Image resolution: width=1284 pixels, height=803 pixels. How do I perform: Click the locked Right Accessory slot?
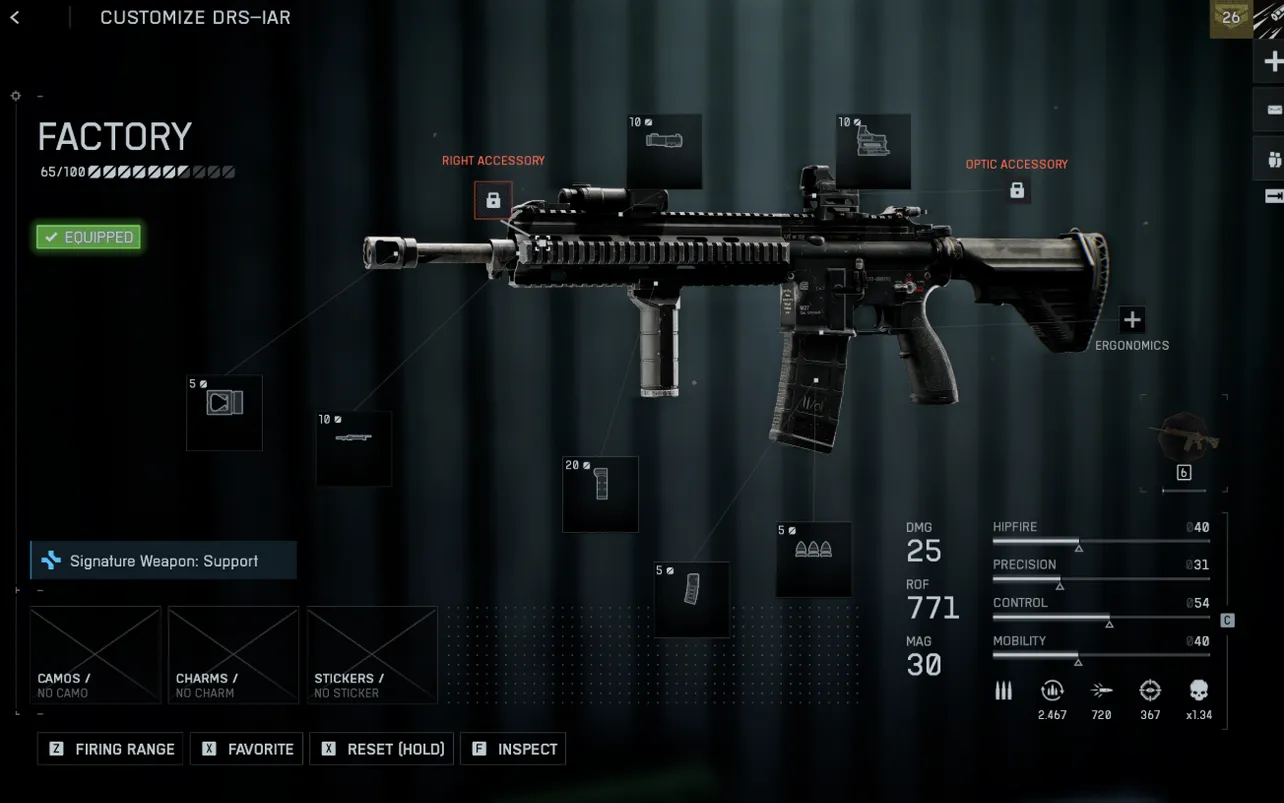(493, 200)
